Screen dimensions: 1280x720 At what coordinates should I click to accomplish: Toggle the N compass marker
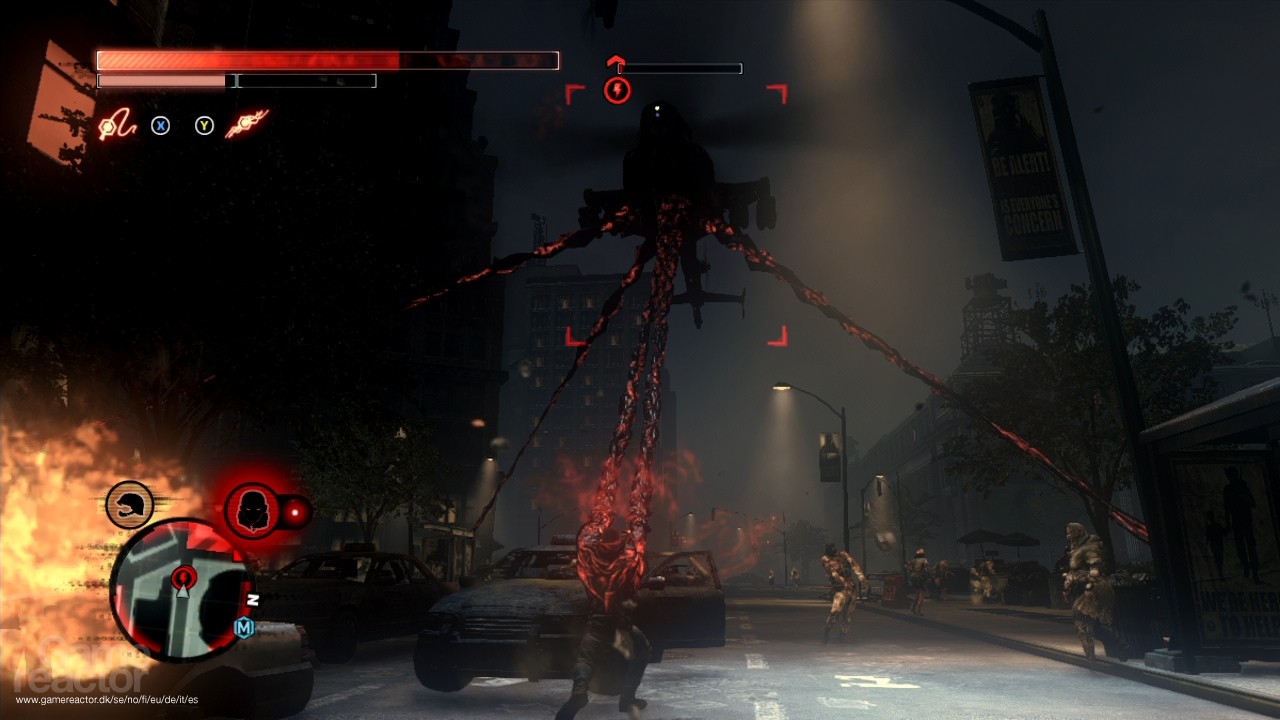pos(255,600)
